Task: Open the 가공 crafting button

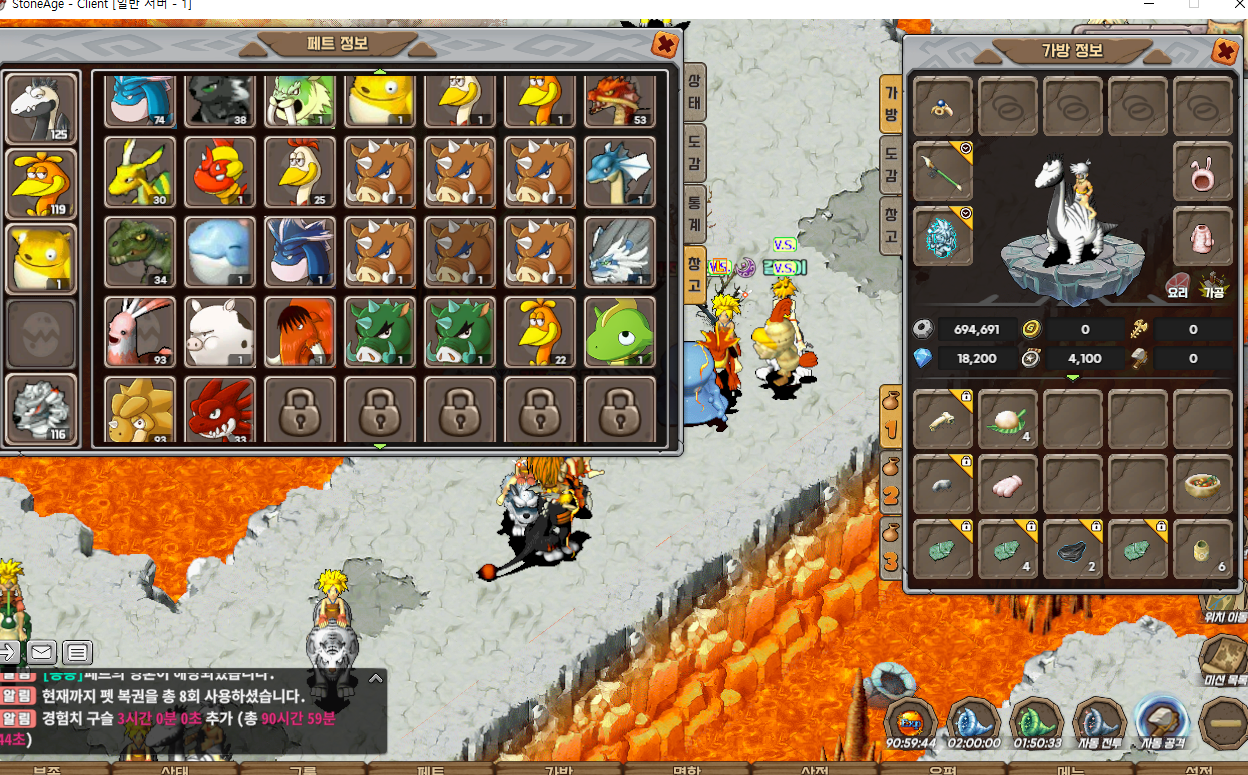Action: (1214, 287)
